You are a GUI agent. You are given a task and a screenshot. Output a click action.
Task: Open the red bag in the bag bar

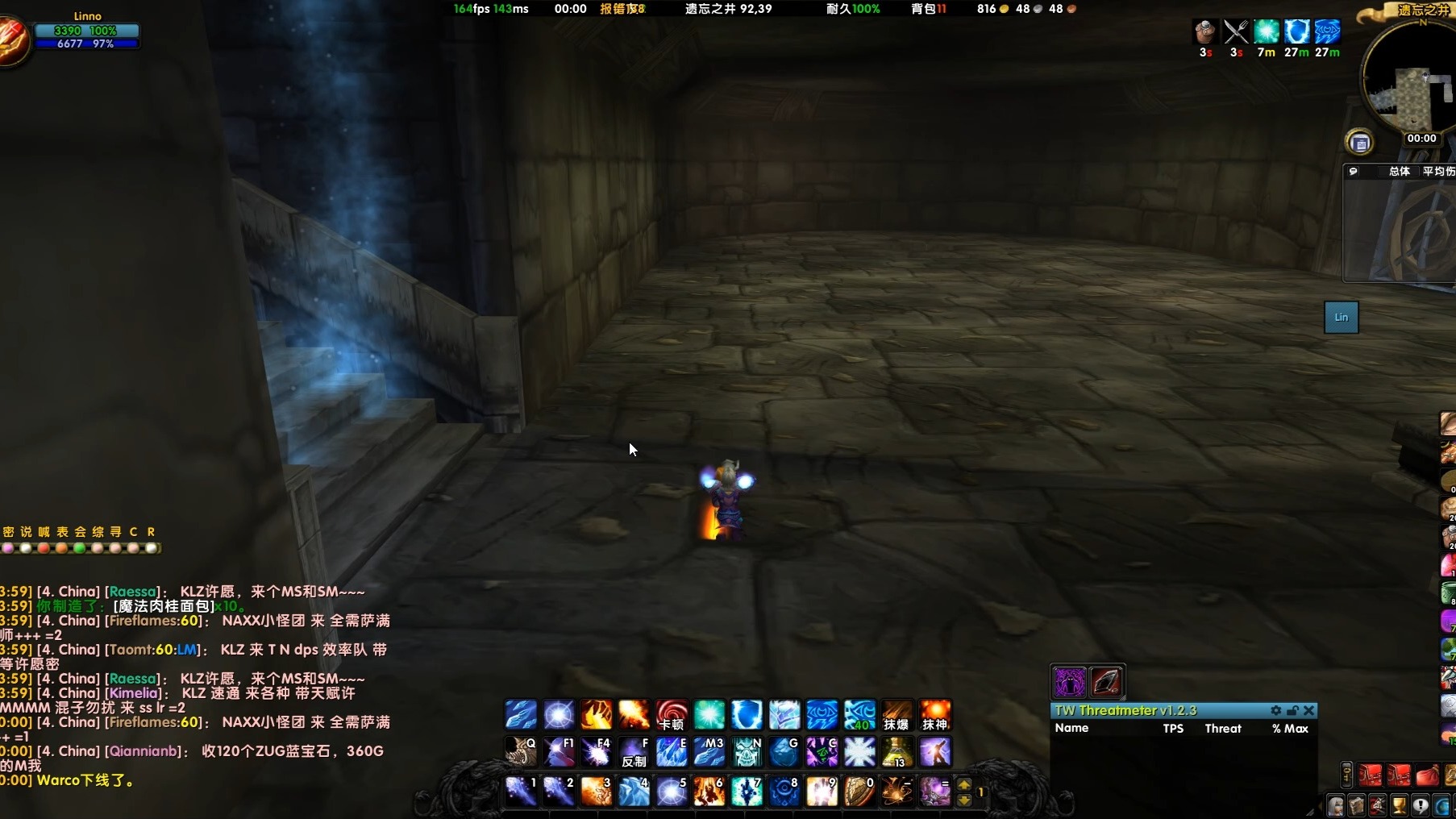(1371, 775)
